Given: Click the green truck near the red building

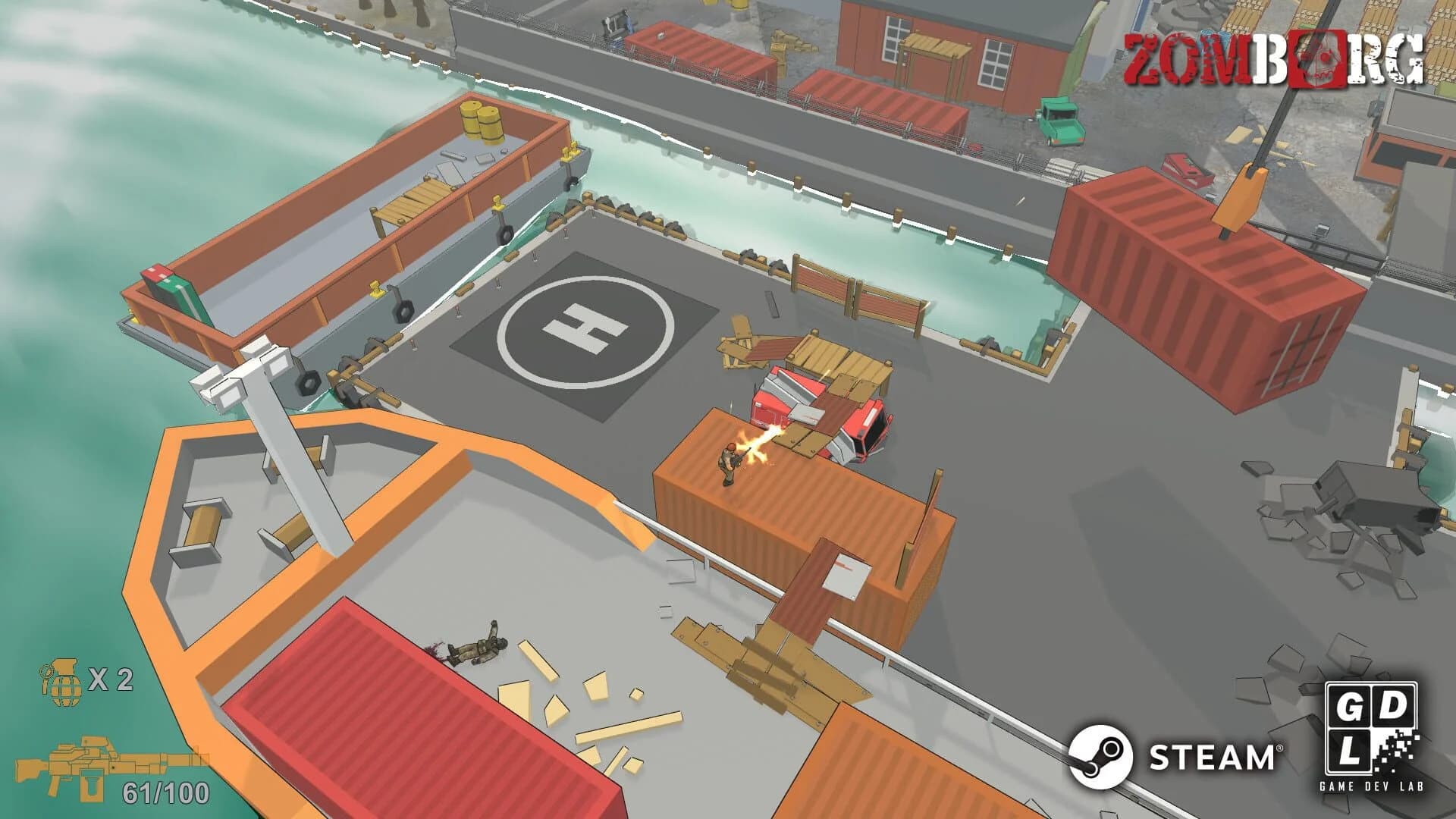Looking at the screenshot, I should pyautogui.click(x=1060, y=121).
